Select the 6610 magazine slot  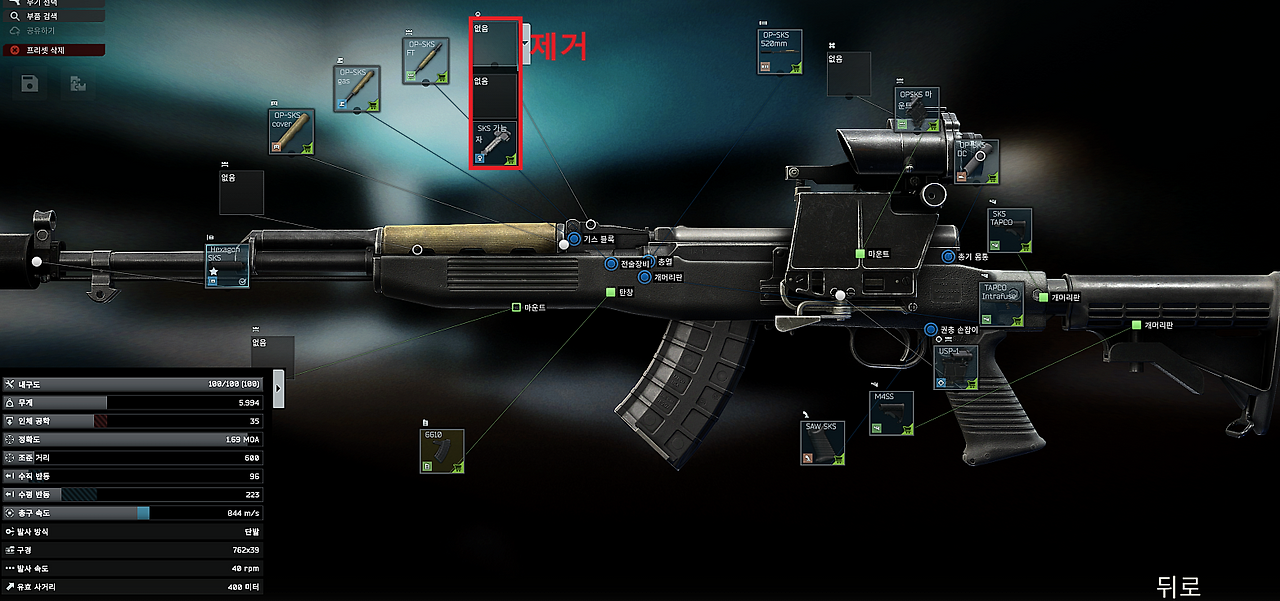[441, 451]
